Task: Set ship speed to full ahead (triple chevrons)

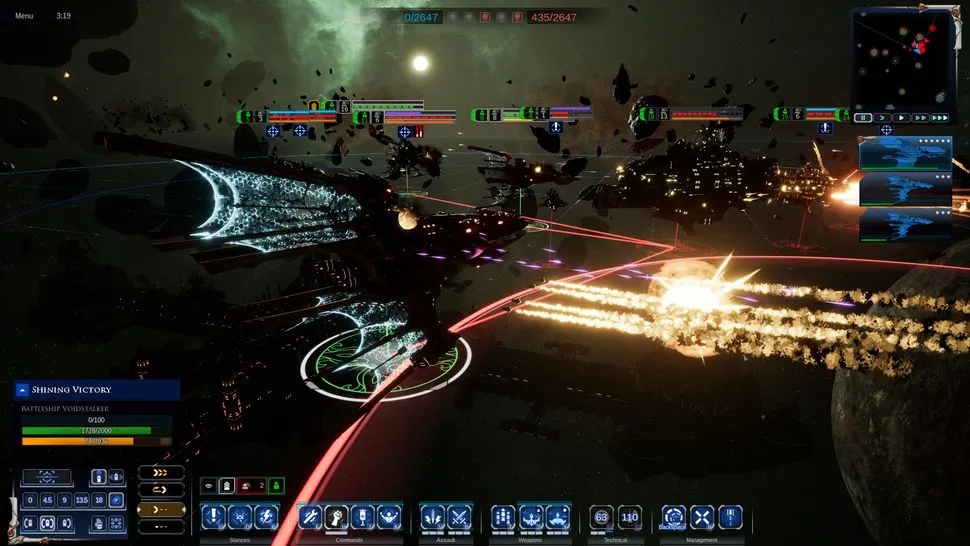Action: 161,472
